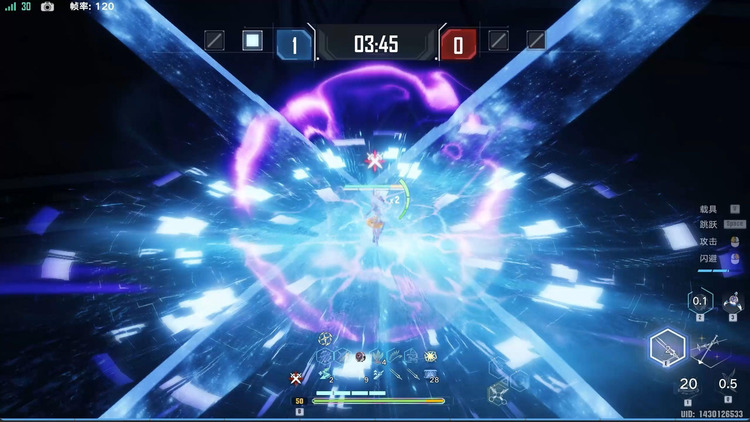
Task: Select the hexagon skill showing 0.1 cooldown
Action: [700, 301]
